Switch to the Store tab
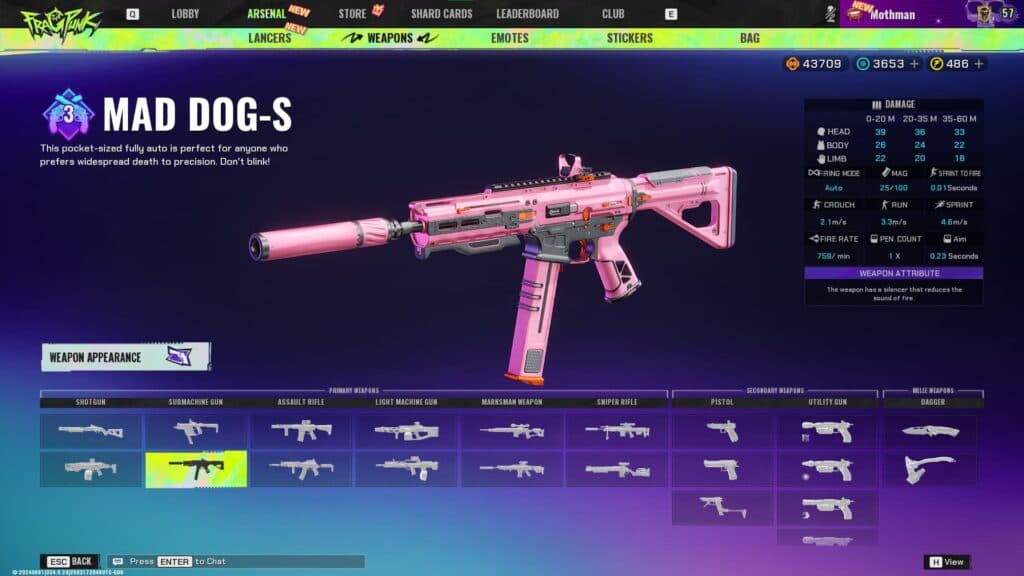 point(352,14)
